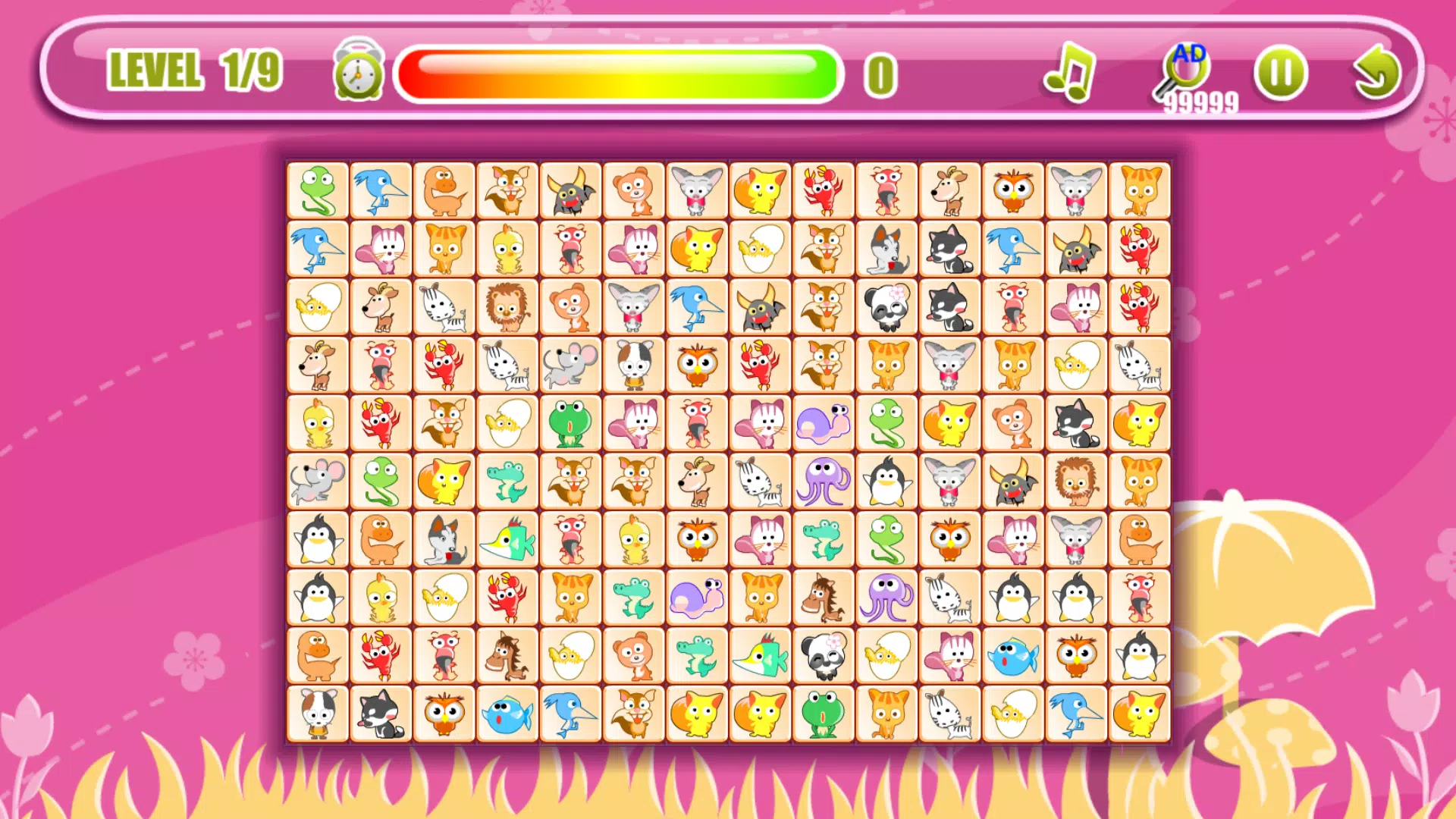Select the hatching egg chick tile in row four
The width and height of the screenshot is (1456, 819).
pos(1077,365)
